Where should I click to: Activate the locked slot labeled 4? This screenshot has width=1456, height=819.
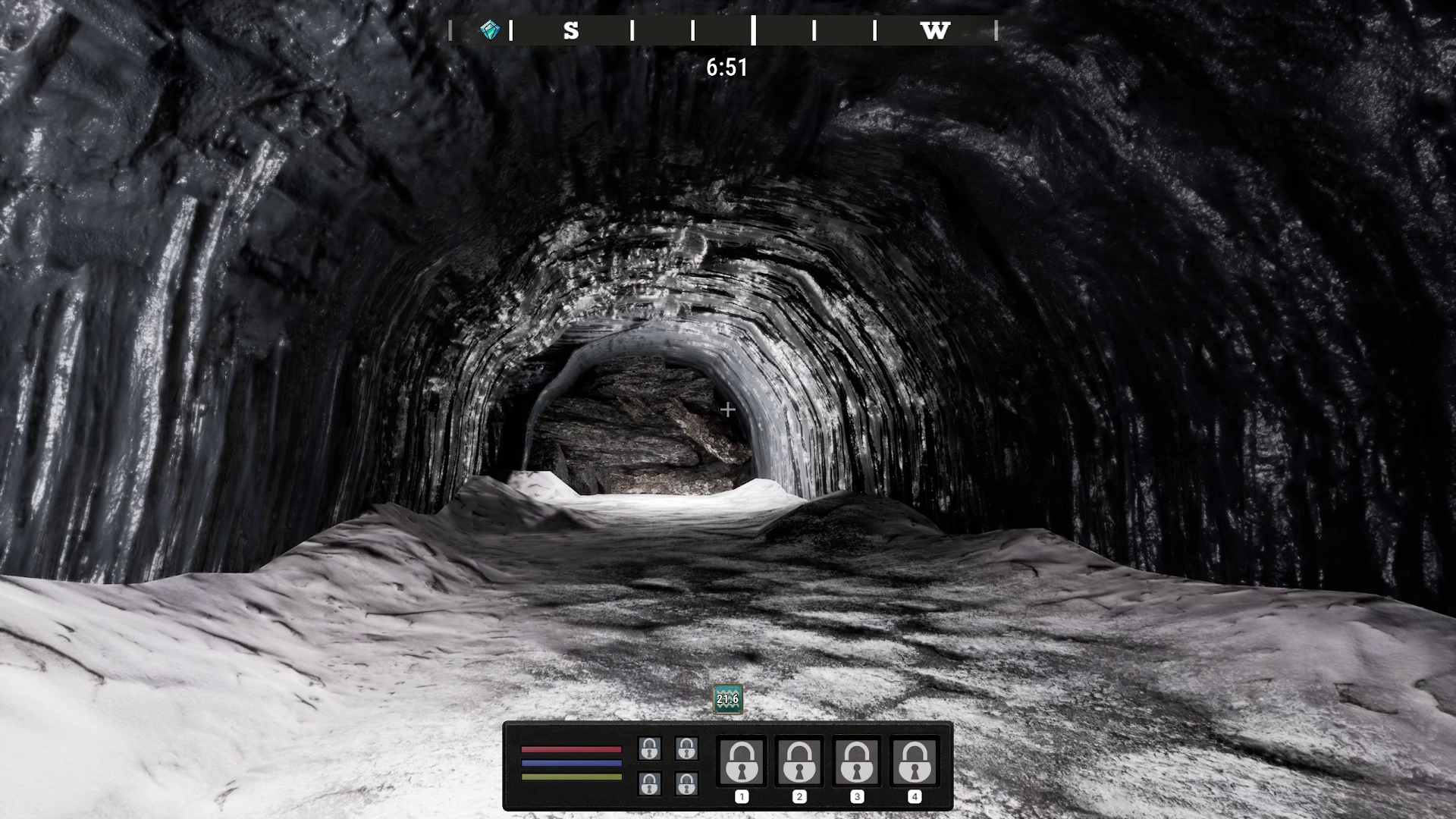point(915,761)
